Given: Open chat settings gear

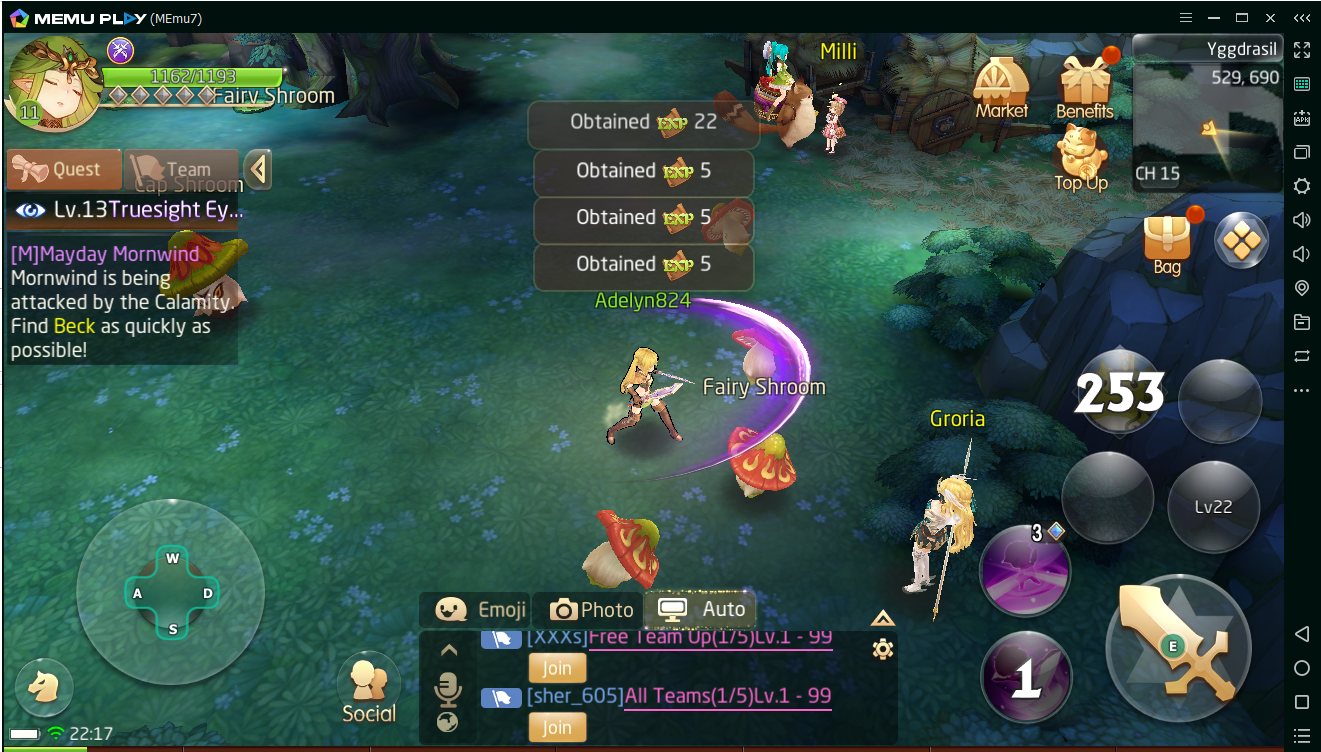Looking at the screenshot, I should click(x=882, y=650).
